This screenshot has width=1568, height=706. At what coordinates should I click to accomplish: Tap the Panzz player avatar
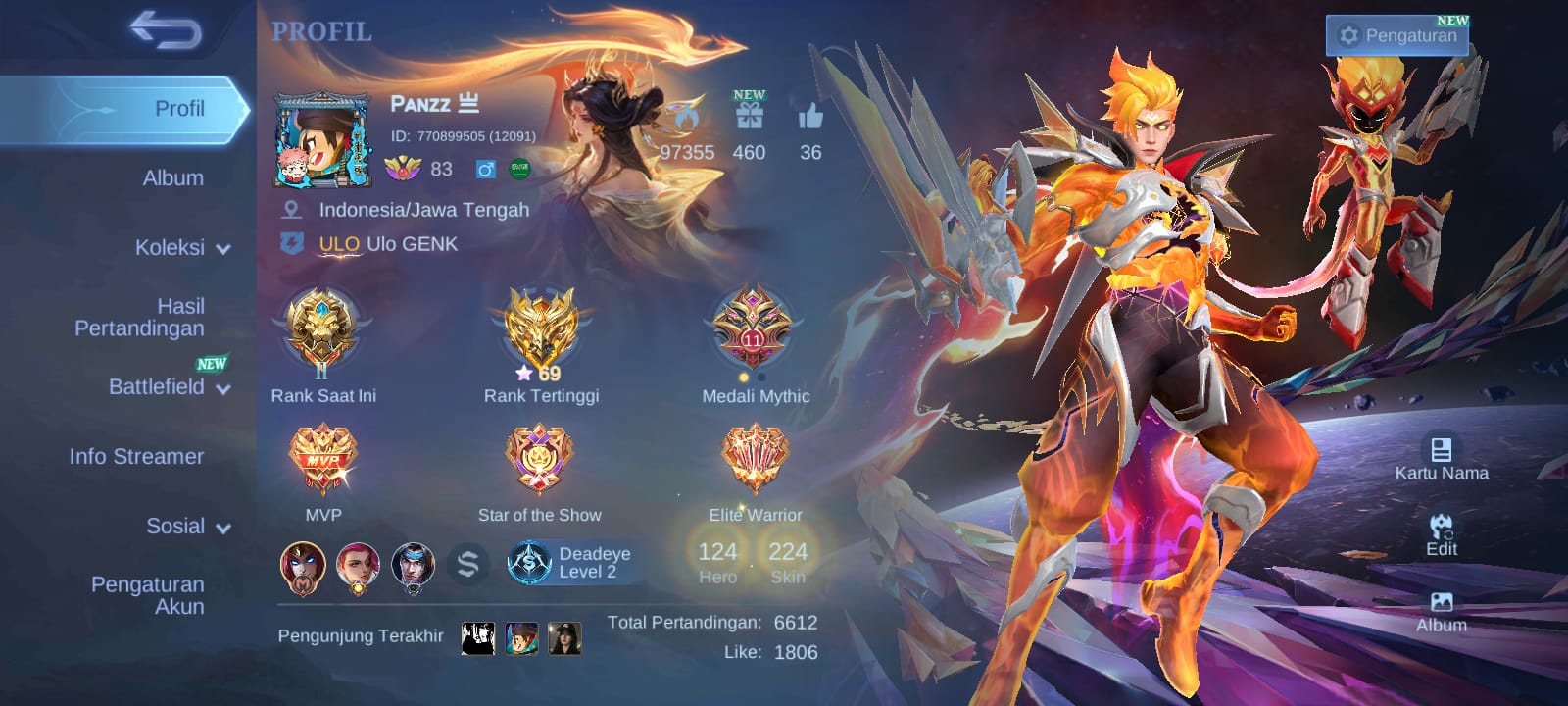322,140
